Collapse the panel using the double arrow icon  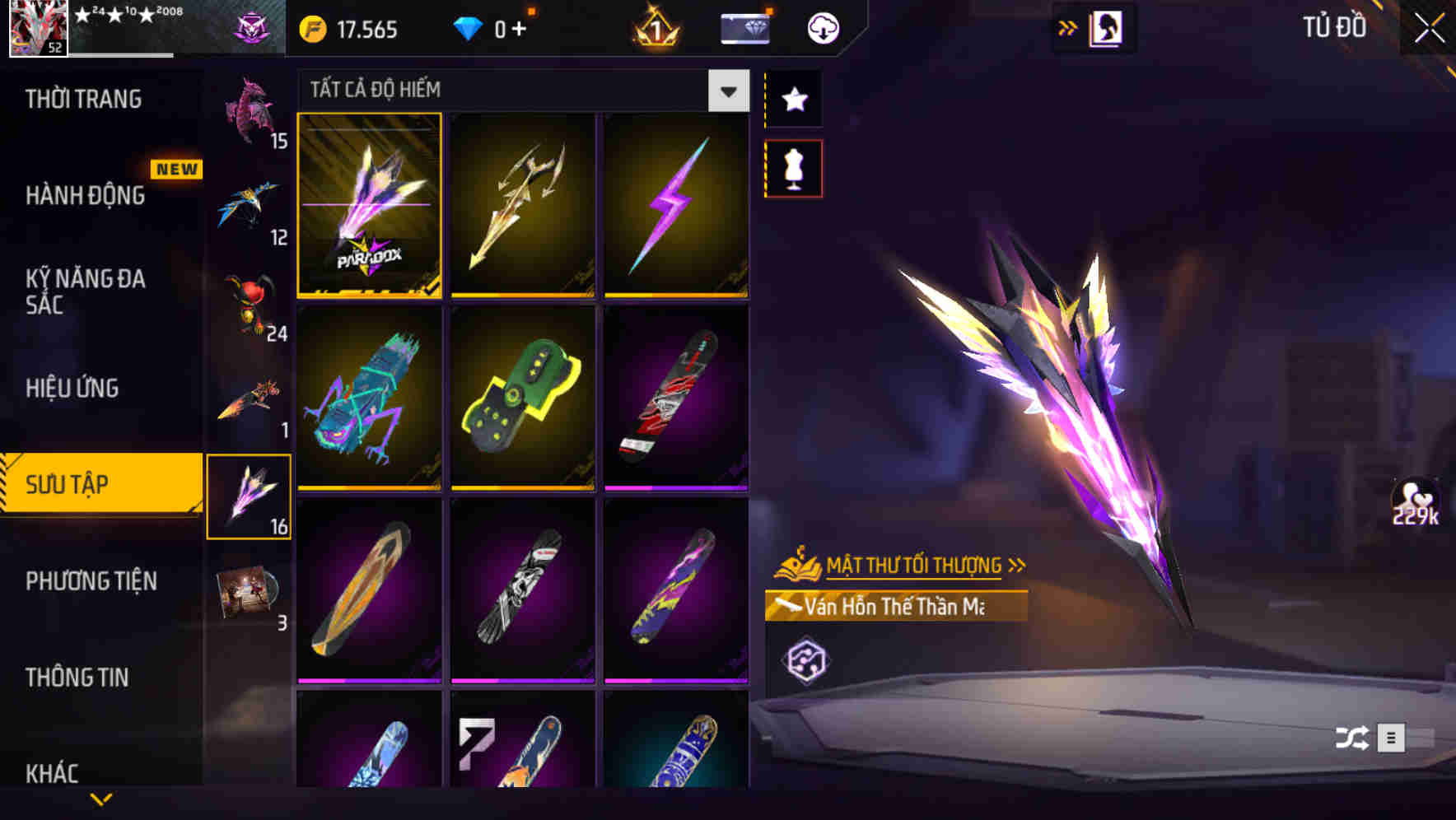[x=1068, y=27]
